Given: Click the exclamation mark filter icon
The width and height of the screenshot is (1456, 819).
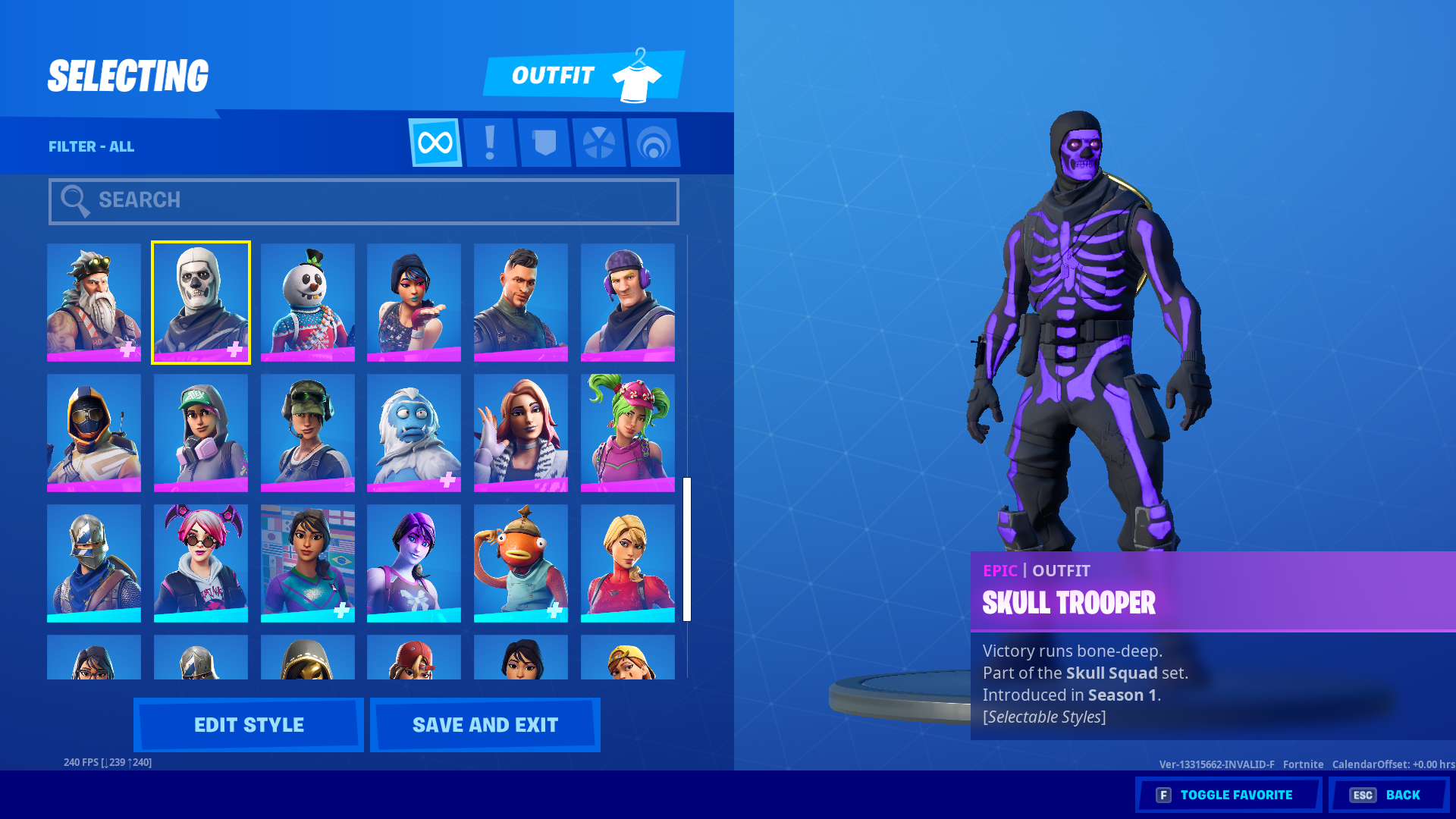Looking at the screenshot, I should 490,143.
